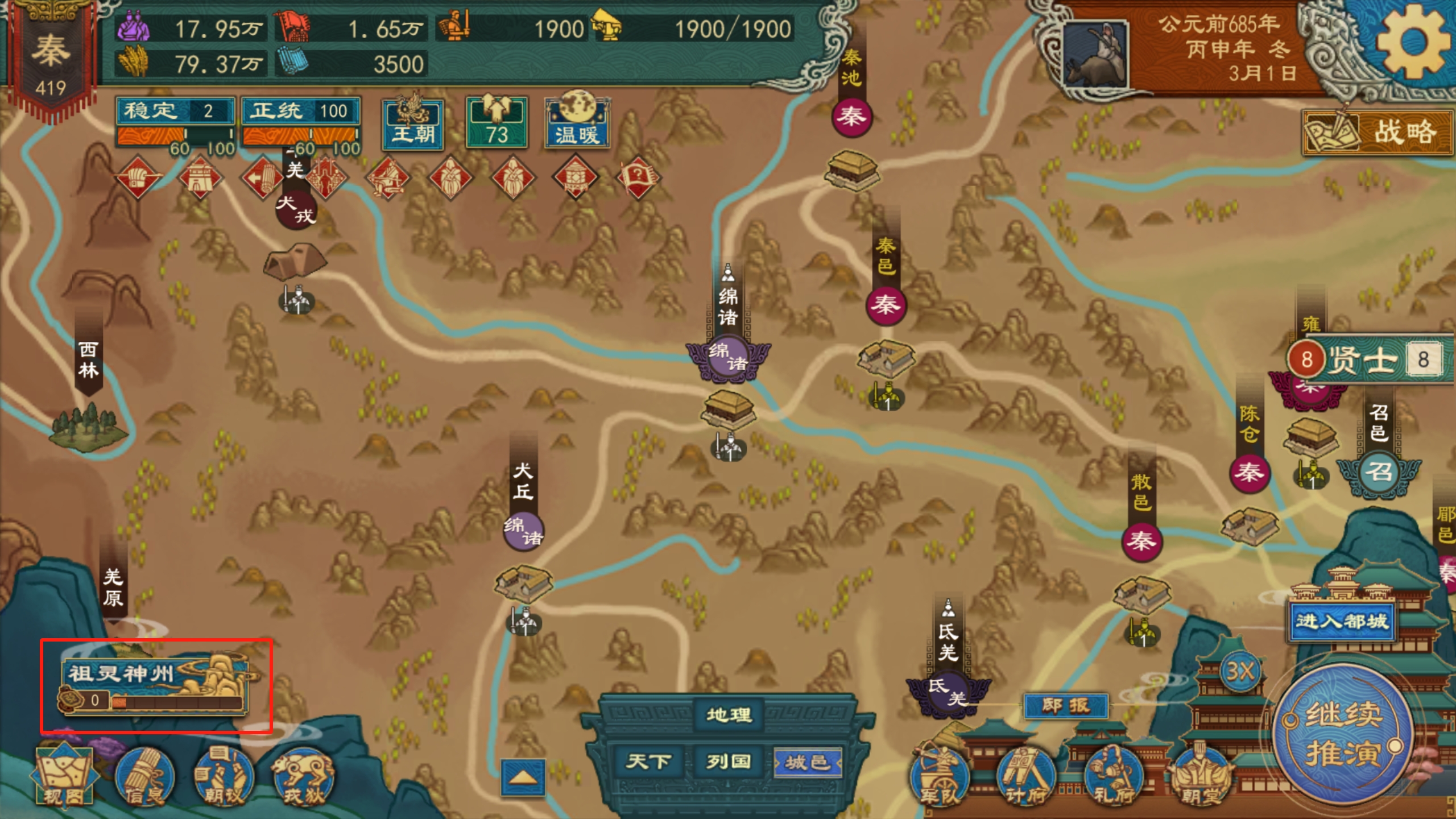Open the 战略 strategy panel
1456x819 pixels.
click(x=1378, y=133)
